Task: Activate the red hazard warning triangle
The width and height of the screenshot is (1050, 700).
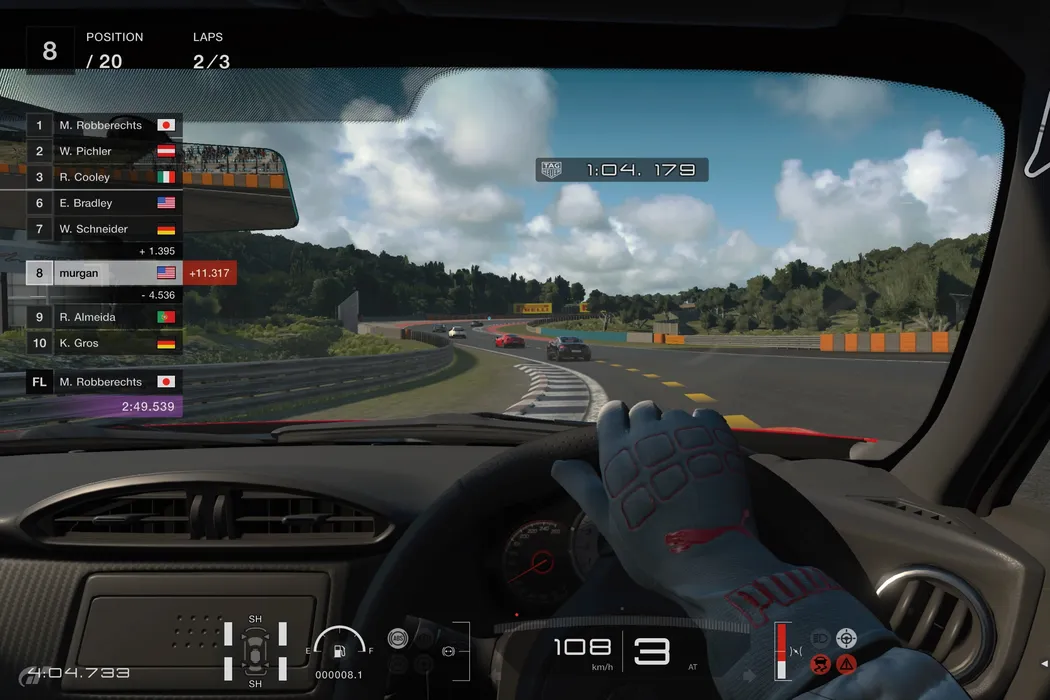Action: [847, 662]
